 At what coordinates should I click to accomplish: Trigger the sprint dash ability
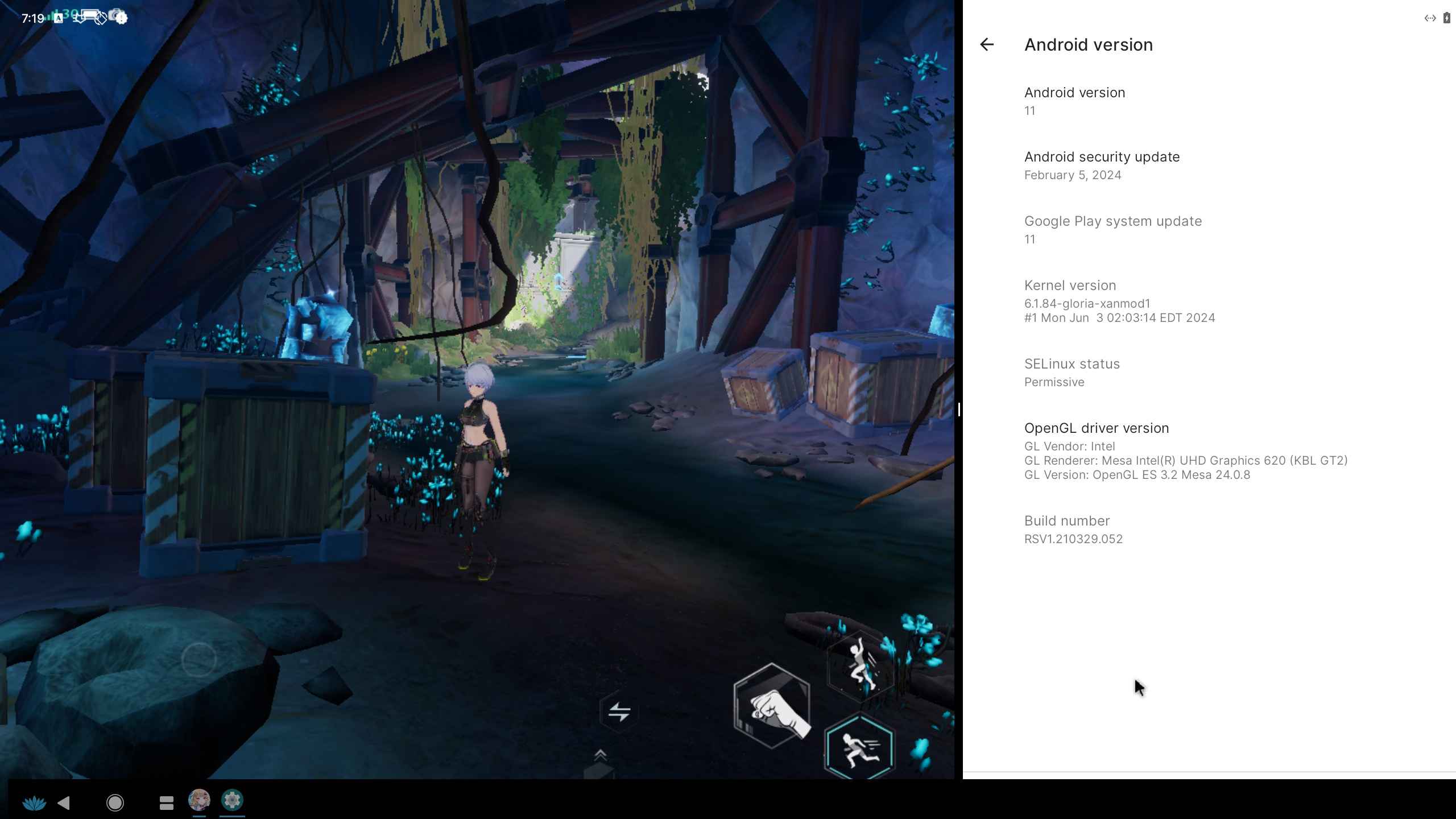[x=859, y=748]
